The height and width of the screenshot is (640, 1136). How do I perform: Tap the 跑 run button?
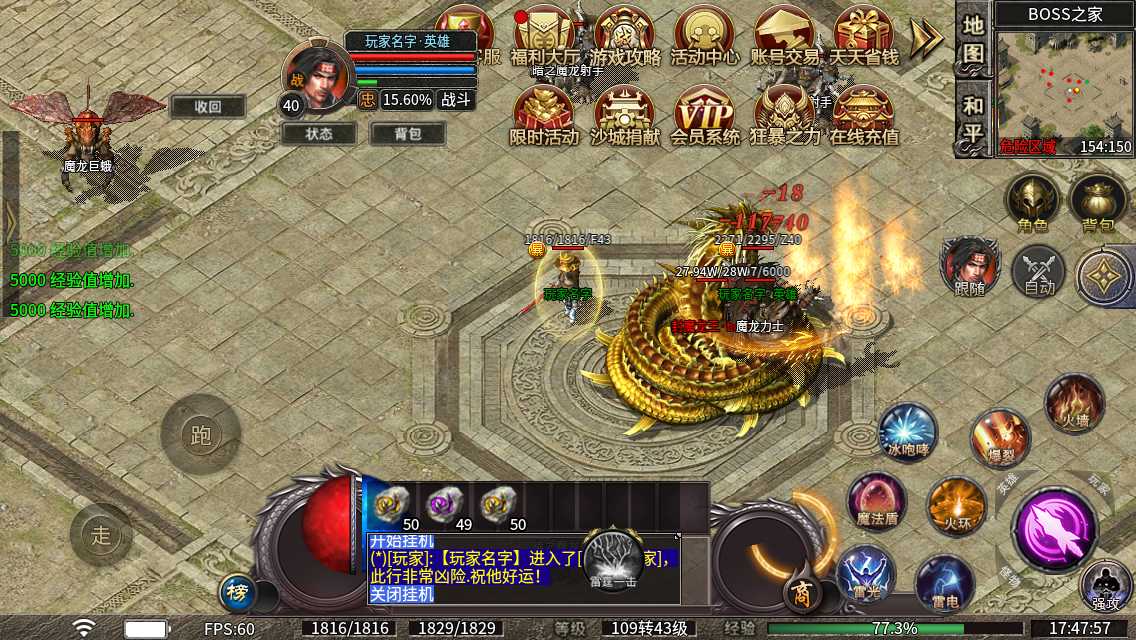200,435
